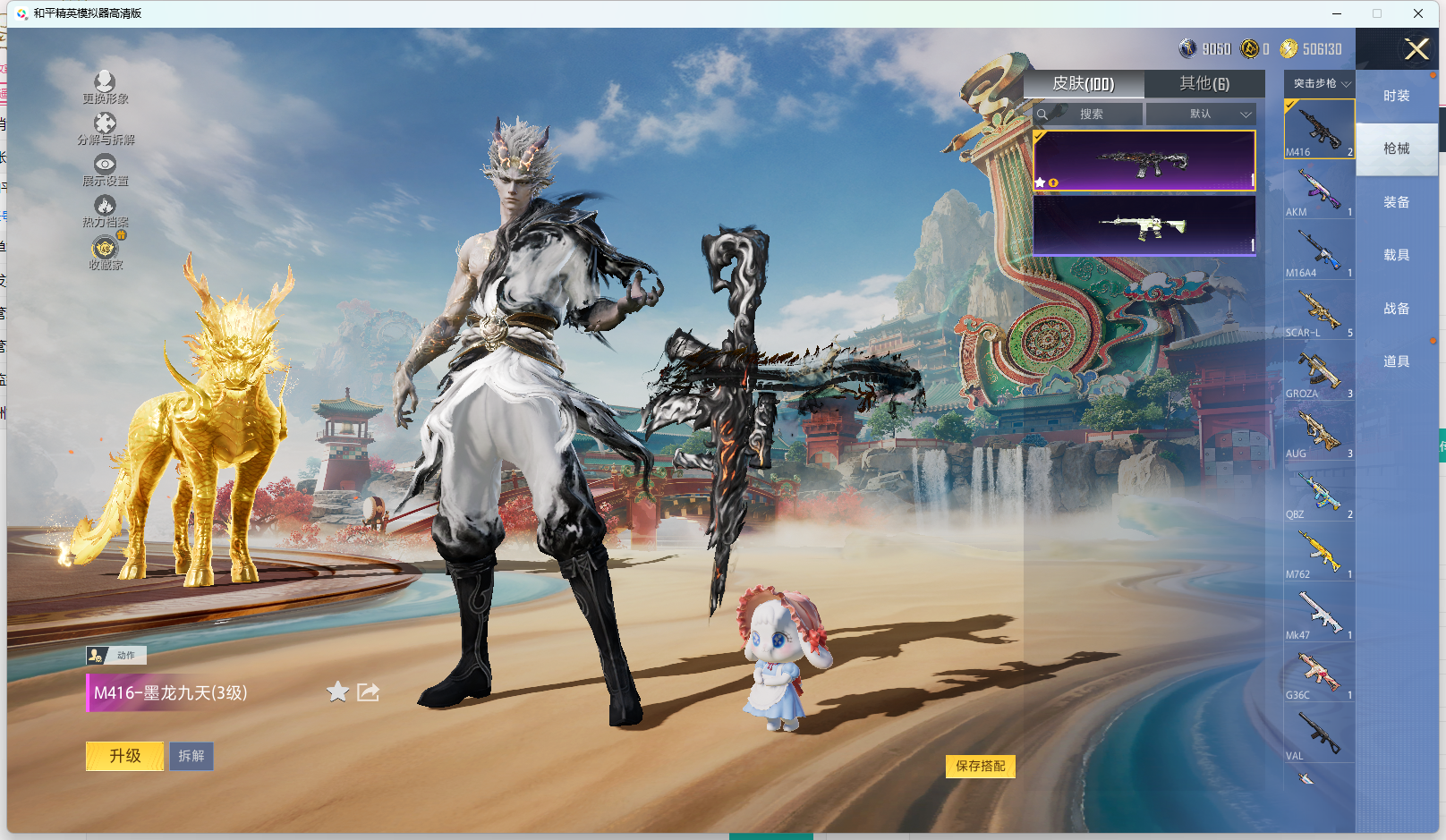Close the wardrobe with the X button
The image size is (1446, 840).
point(1416,49)
